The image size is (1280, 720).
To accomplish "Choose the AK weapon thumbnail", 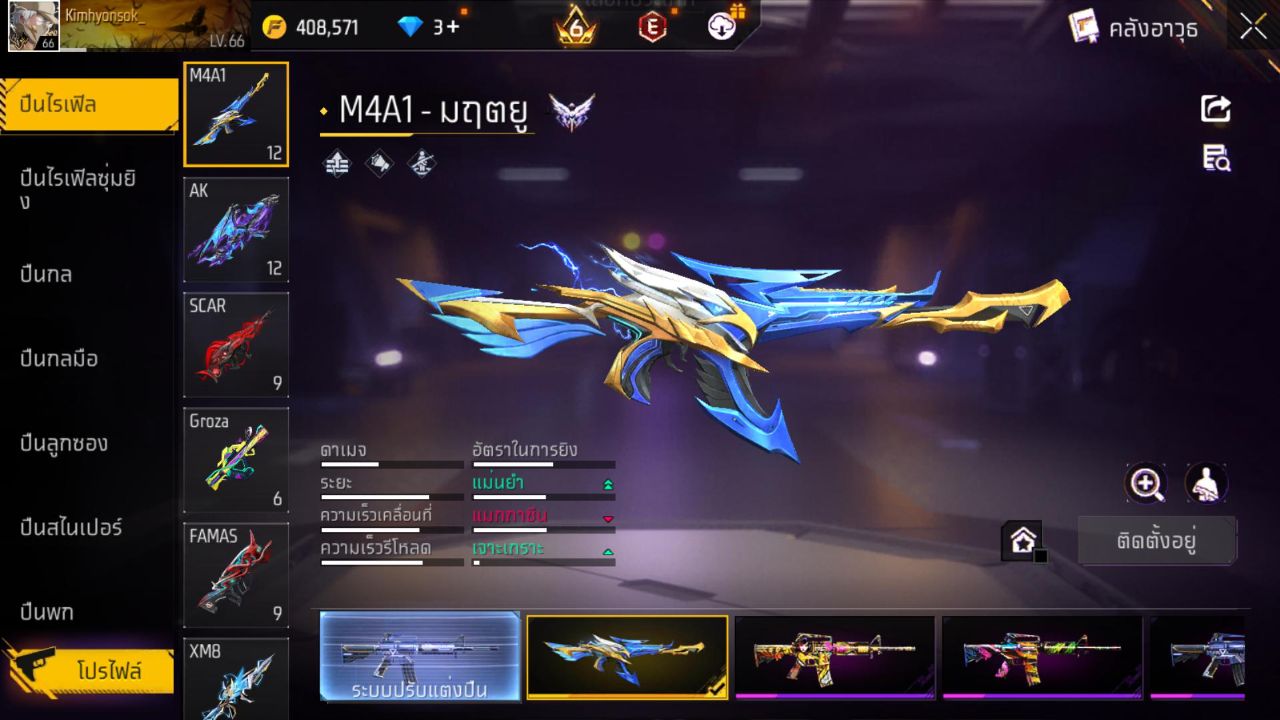I will click(x=236, y=229).
